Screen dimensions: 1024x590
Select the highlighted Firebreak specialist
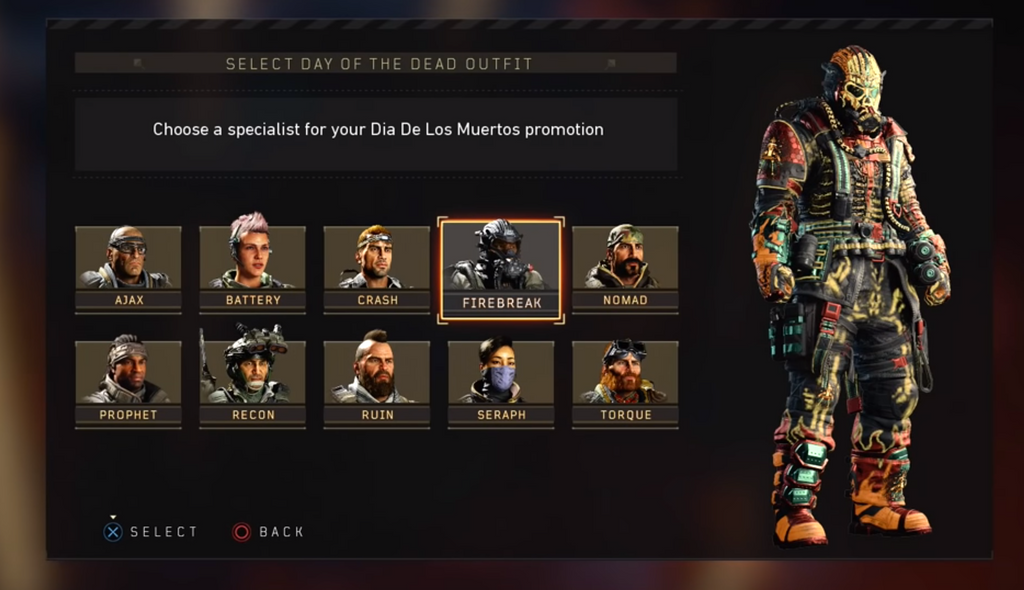(x=501, y=269)
